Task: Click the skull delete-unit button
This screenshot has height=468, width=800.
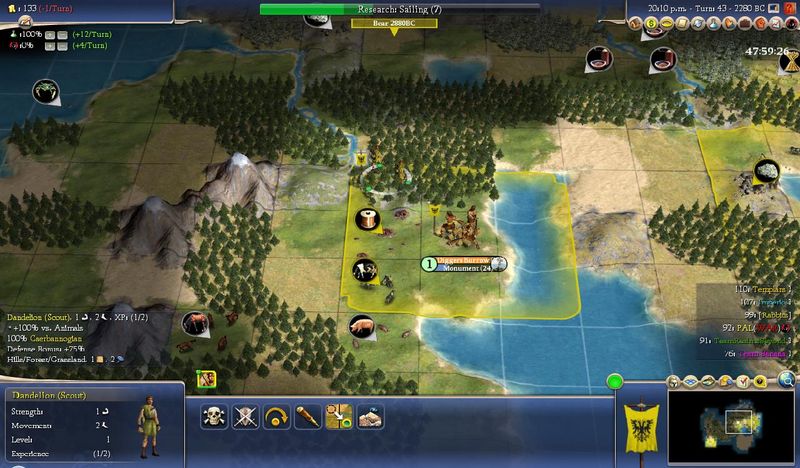Action: (x=214, y=415)
